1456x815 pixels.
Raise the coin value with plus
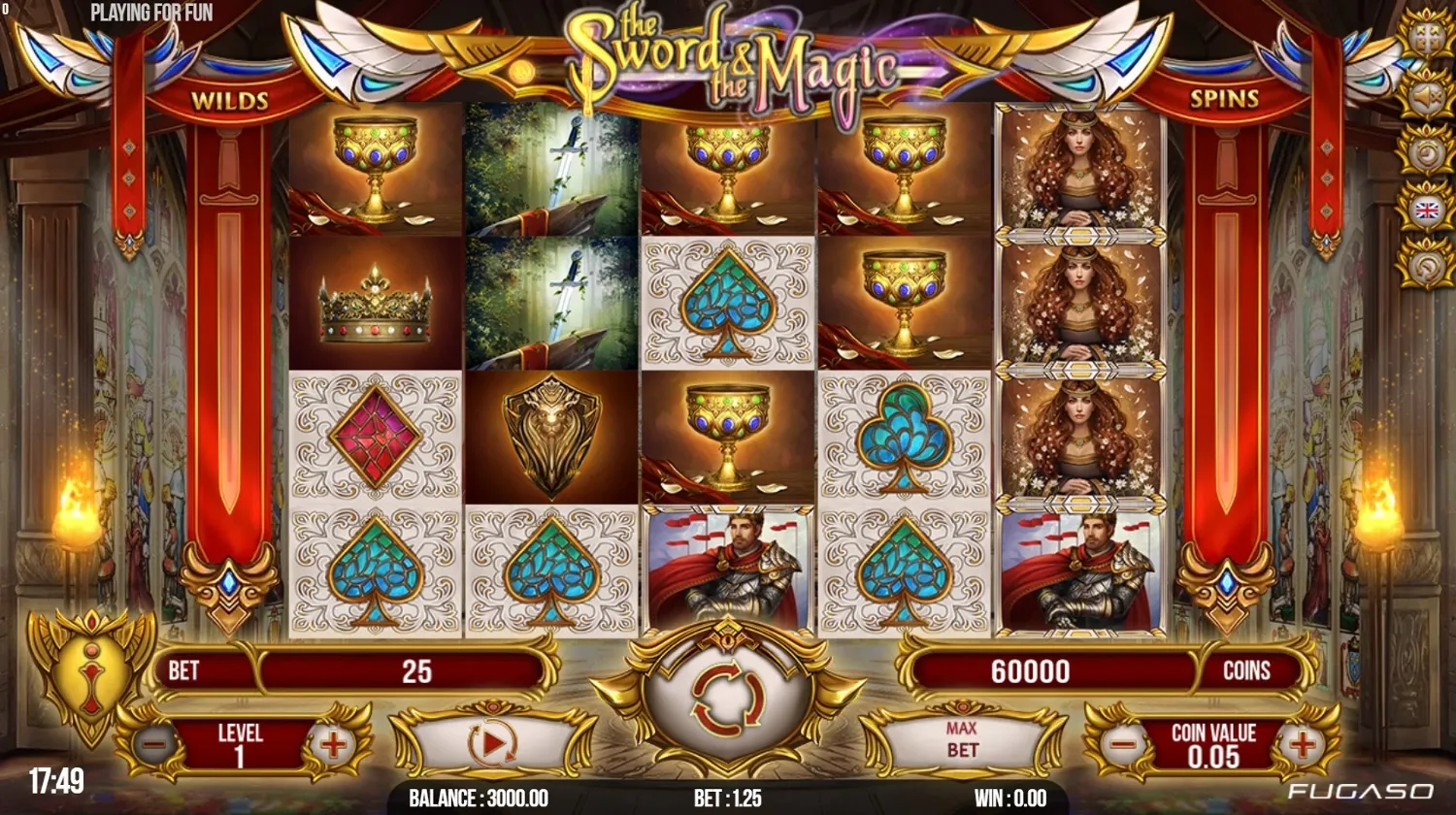coord(1302,745)
